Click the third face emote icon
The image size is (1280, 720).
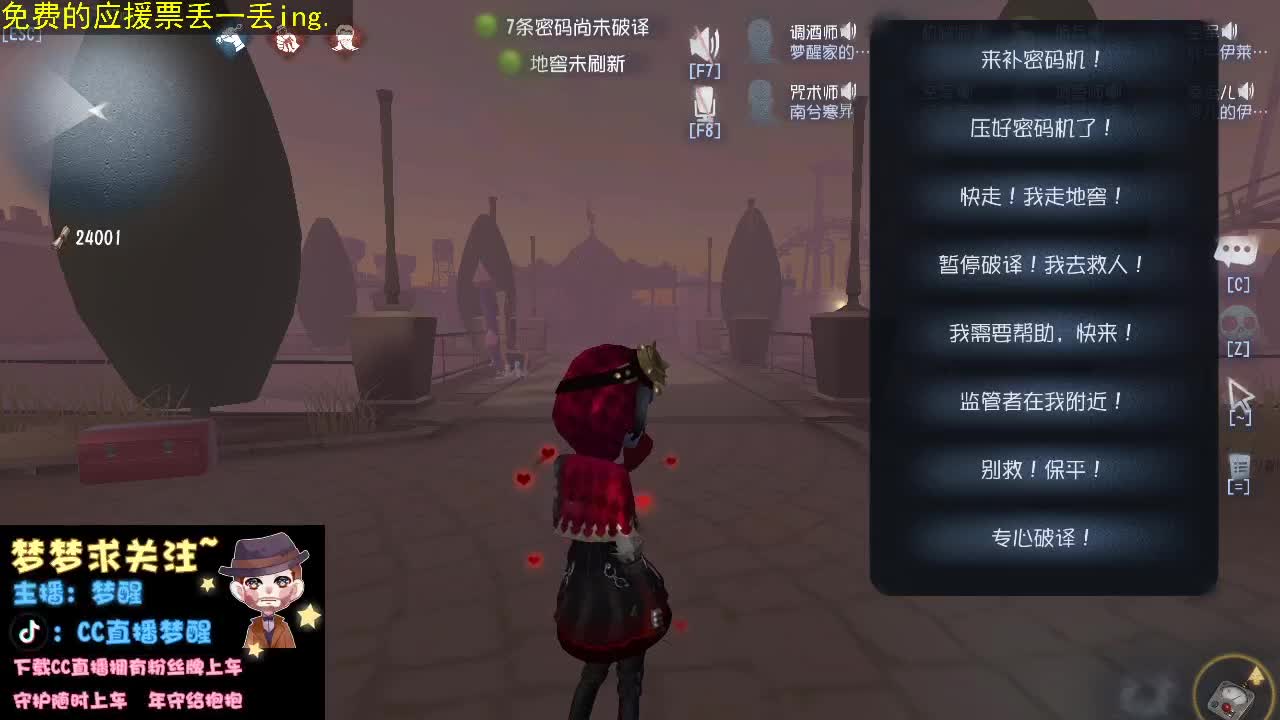click(344, 42)
